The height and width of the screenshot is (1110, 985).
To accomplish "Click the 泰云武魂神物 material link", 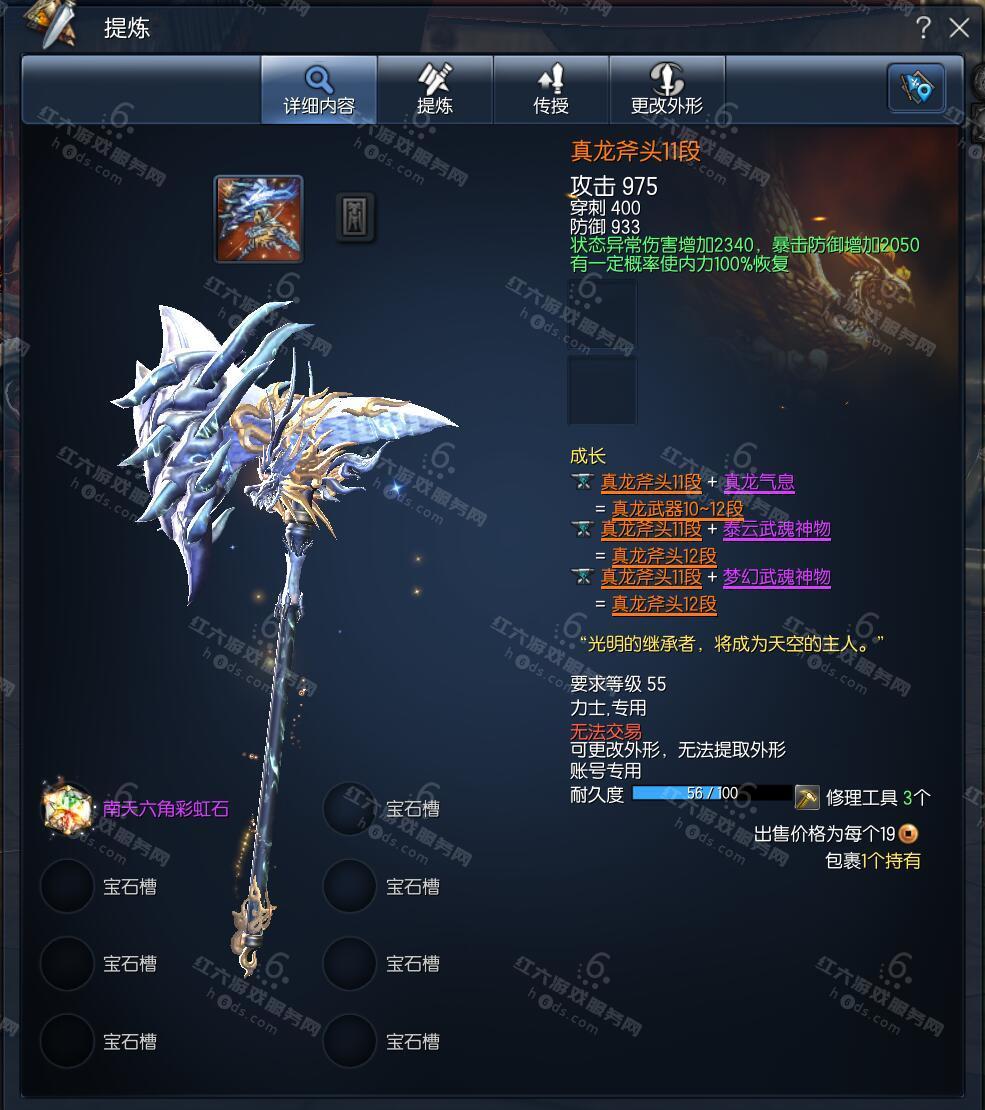I will coord(777,529).
